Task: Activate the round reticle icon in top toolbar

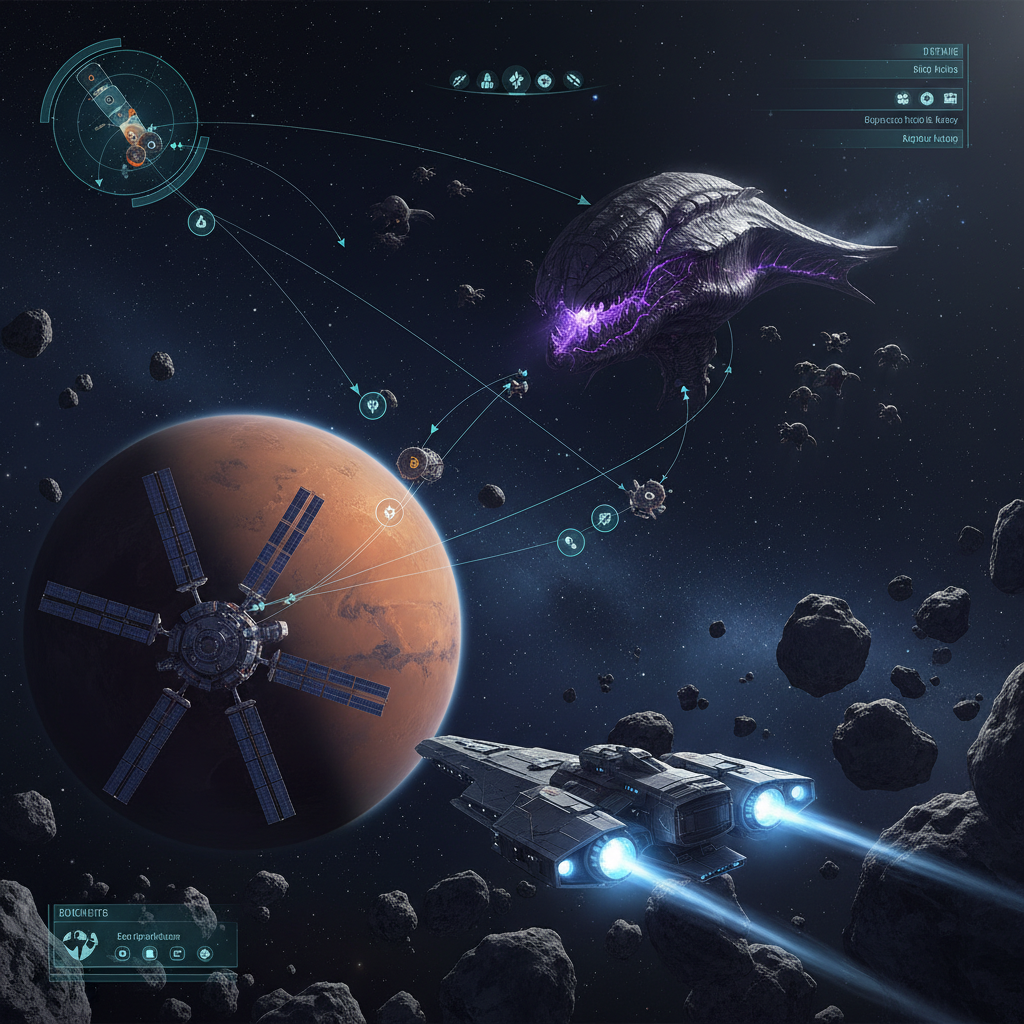Action: point(545,78)
